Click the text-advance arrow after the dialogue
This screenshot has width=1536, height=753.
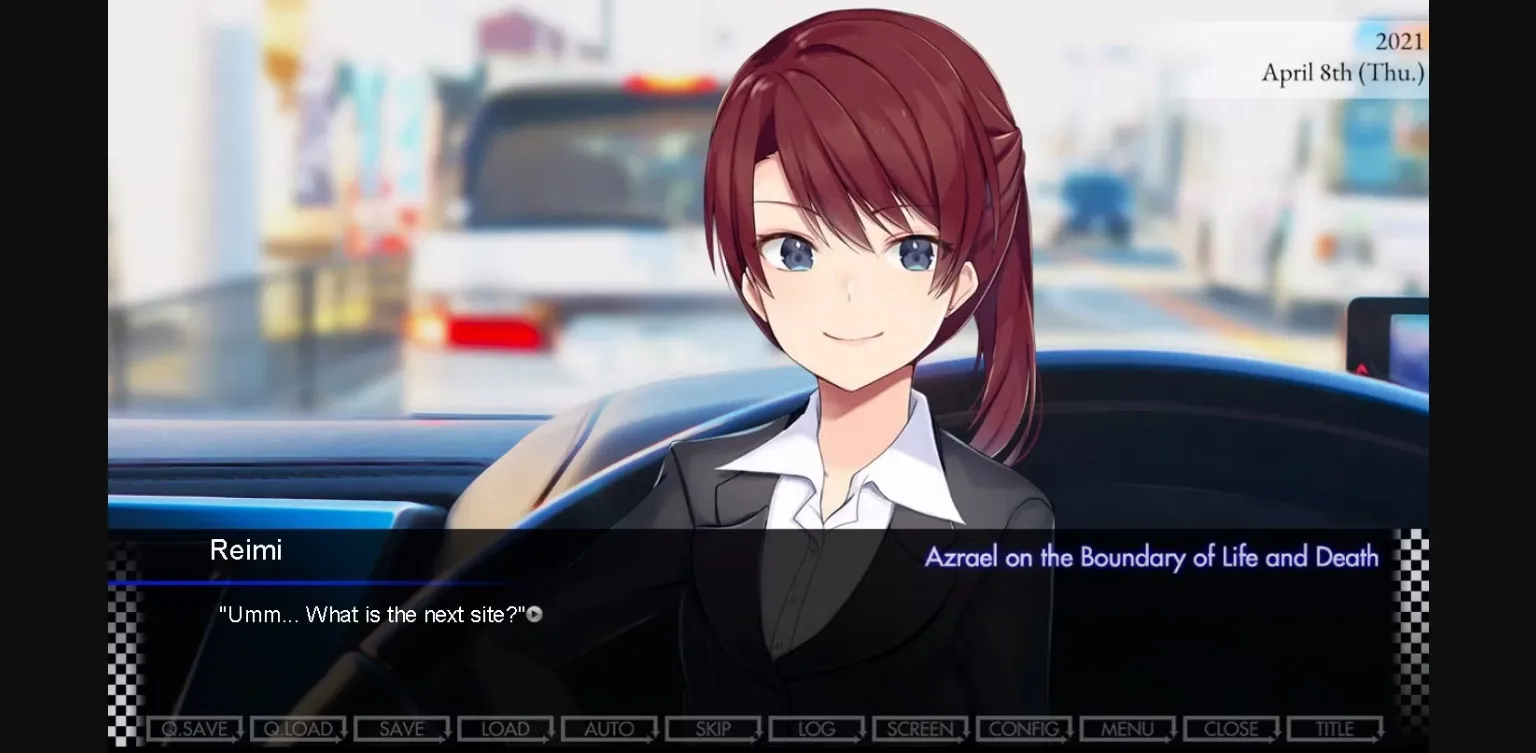click(535, 614)
